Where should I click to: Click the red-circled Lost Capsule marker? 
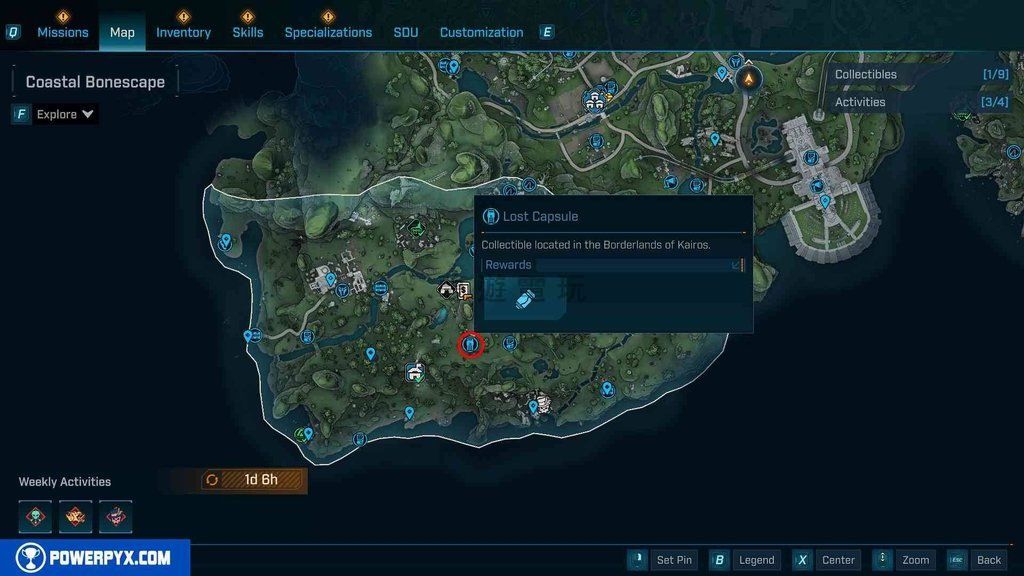click(470, 345)
